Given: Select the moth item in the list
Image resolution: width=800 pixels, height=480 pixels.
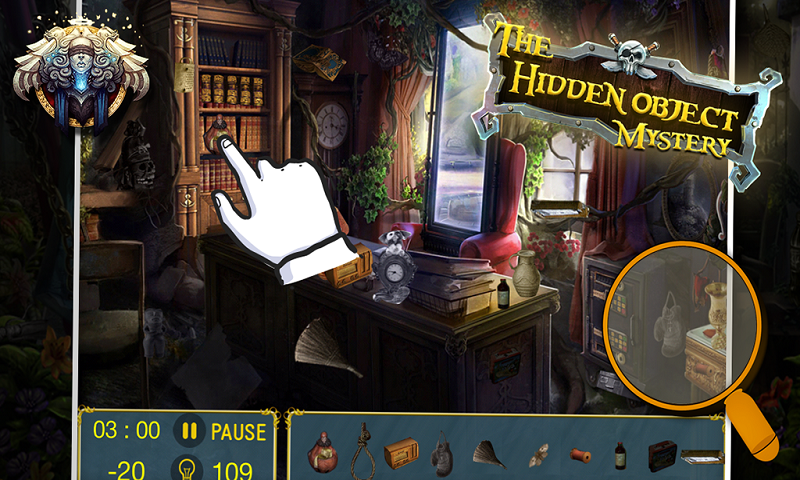Looking at the screenshot, I should pyautogui.click(x=539, y=454).
